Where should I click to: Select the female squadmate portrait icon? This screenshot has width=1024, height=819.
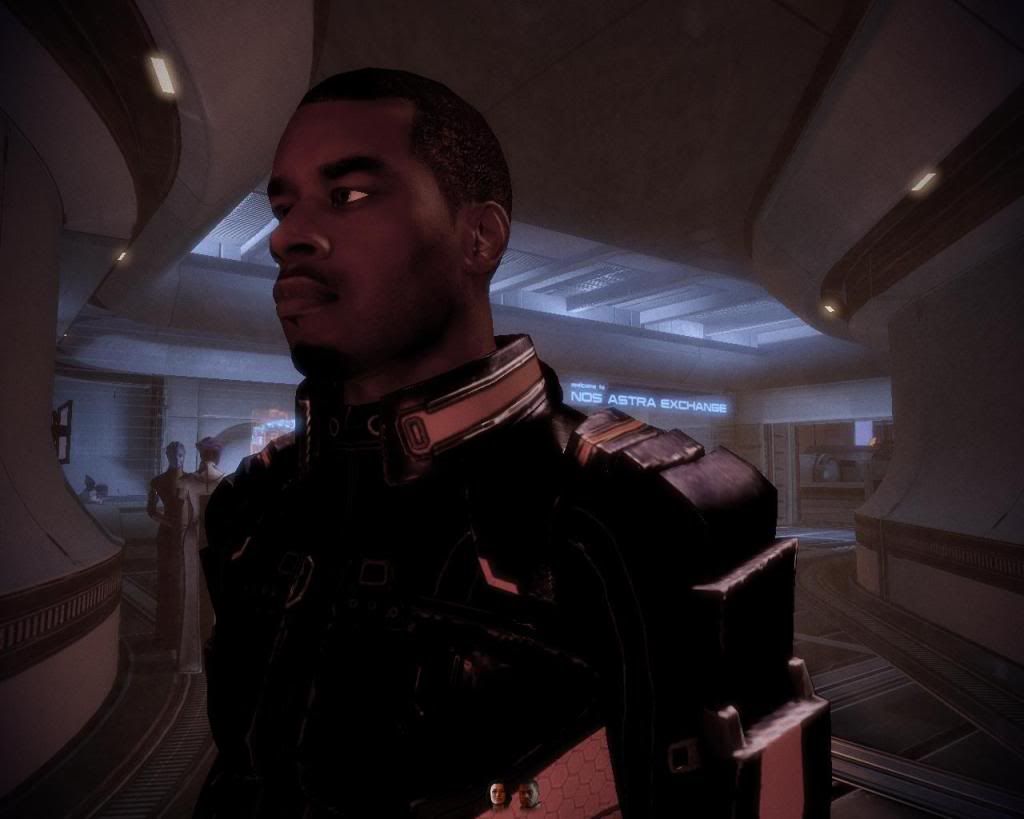pyautogui.click(x=497, y=794)
